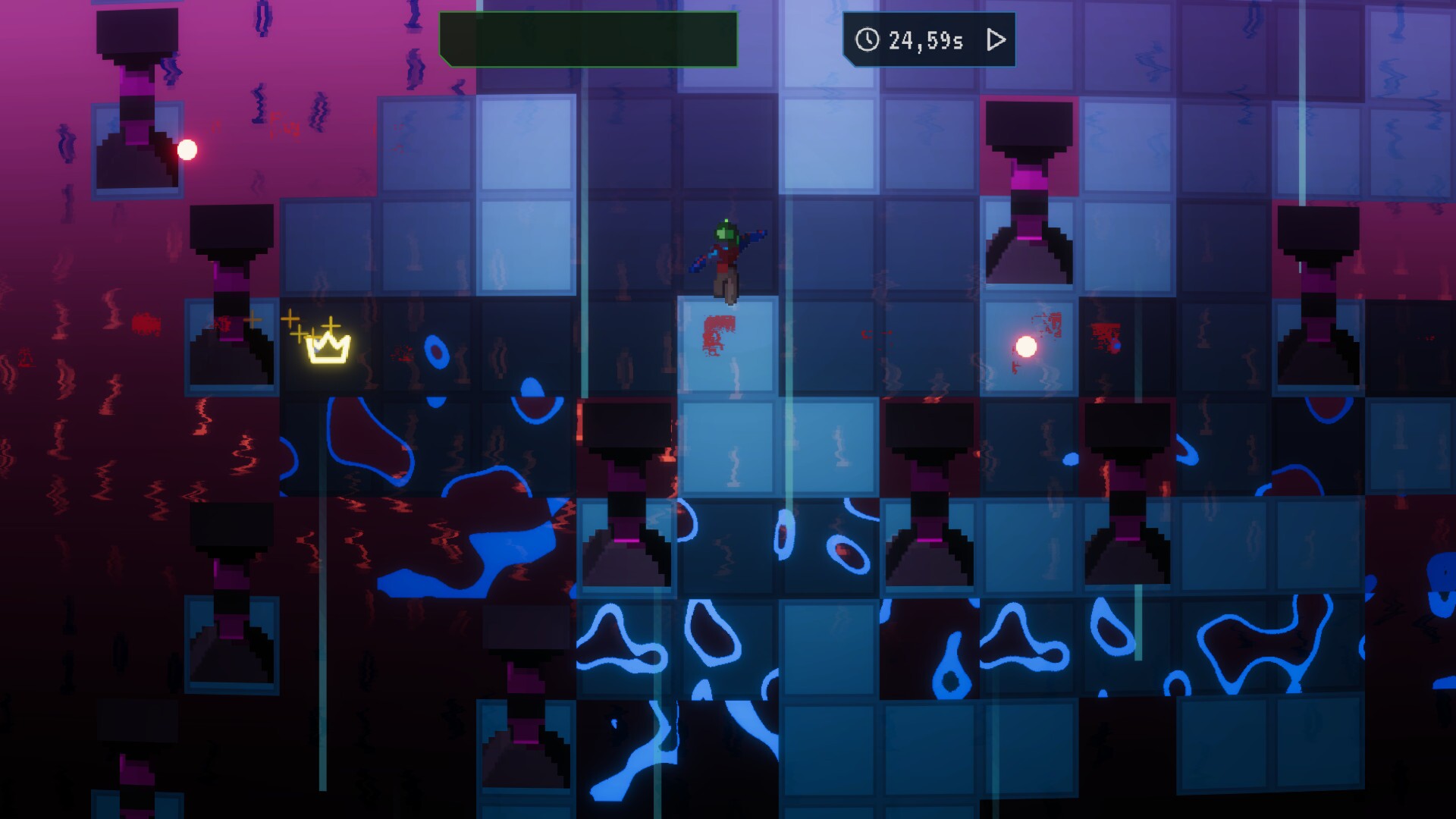Click the play arrow beside the timer
The image size is (1456, 819).
(996, 39)
